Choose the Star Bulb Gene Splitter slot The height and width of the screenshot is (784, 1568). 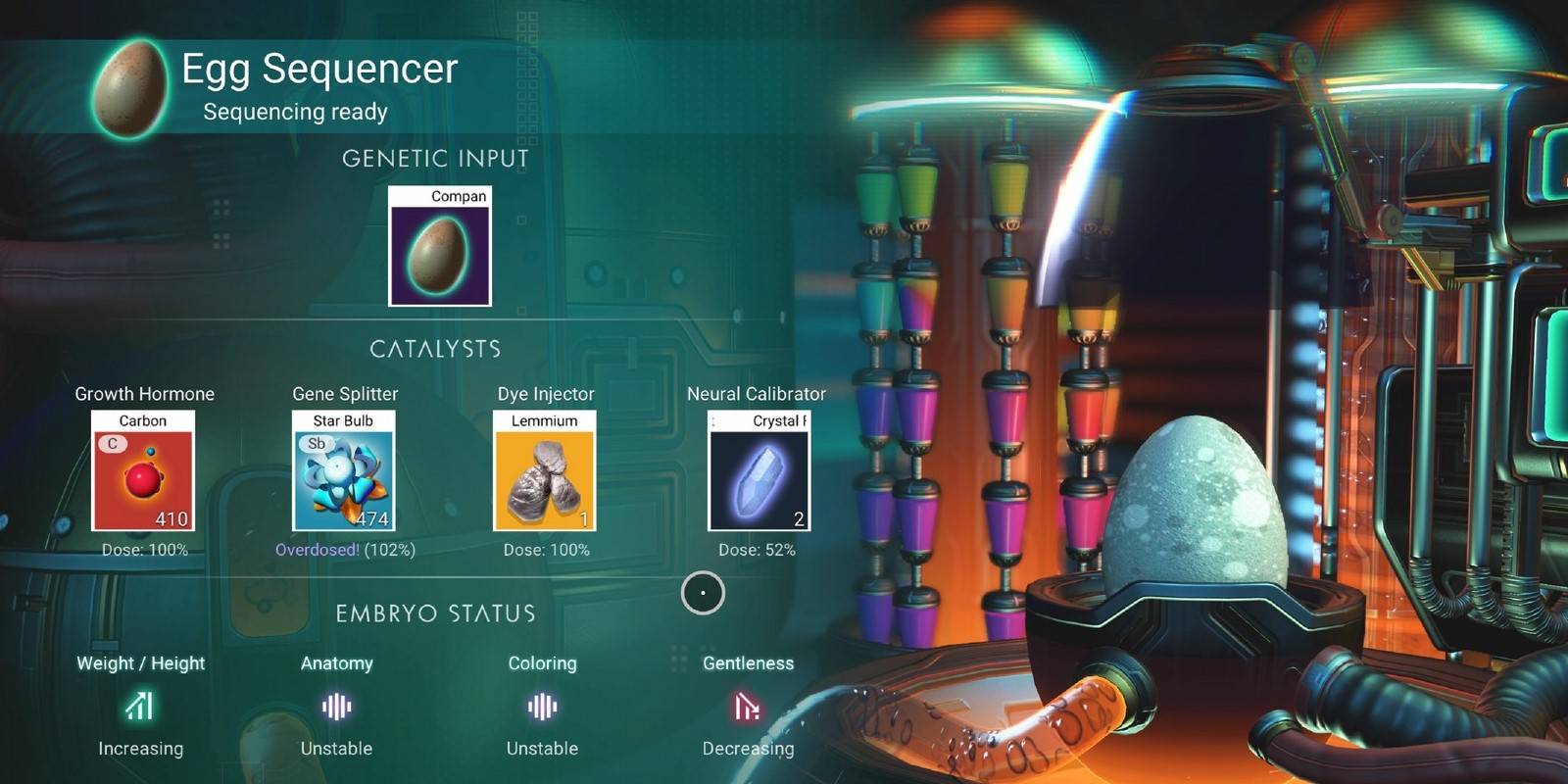pos(344,471)
